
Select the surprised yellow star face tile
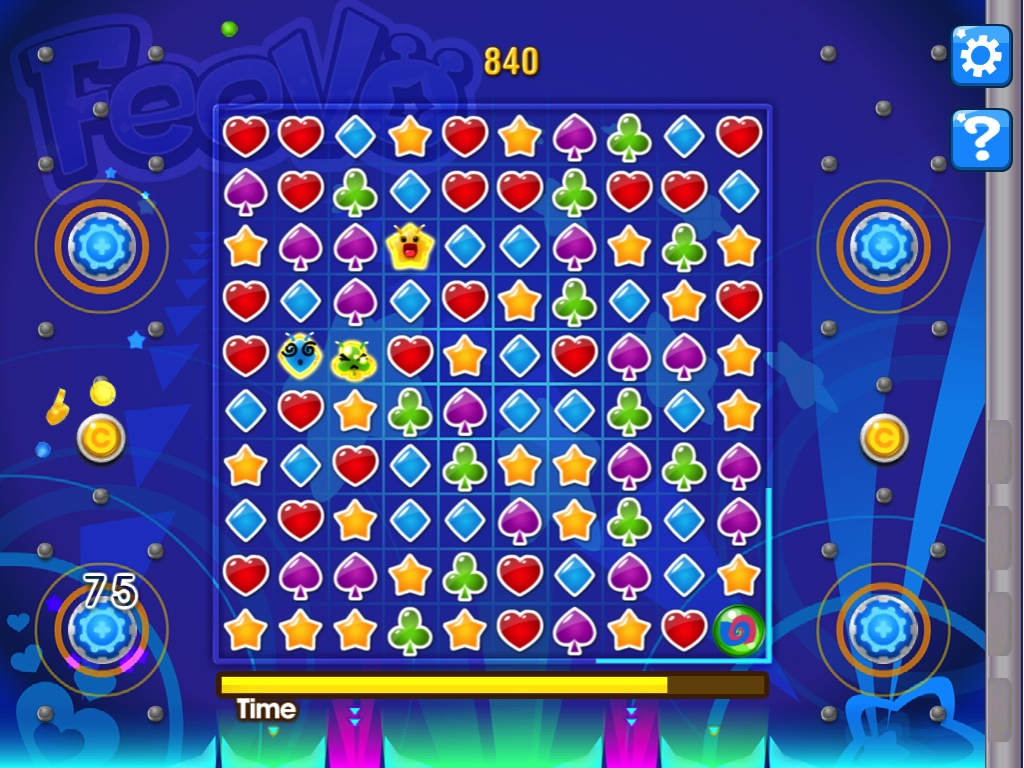(409, 247)
